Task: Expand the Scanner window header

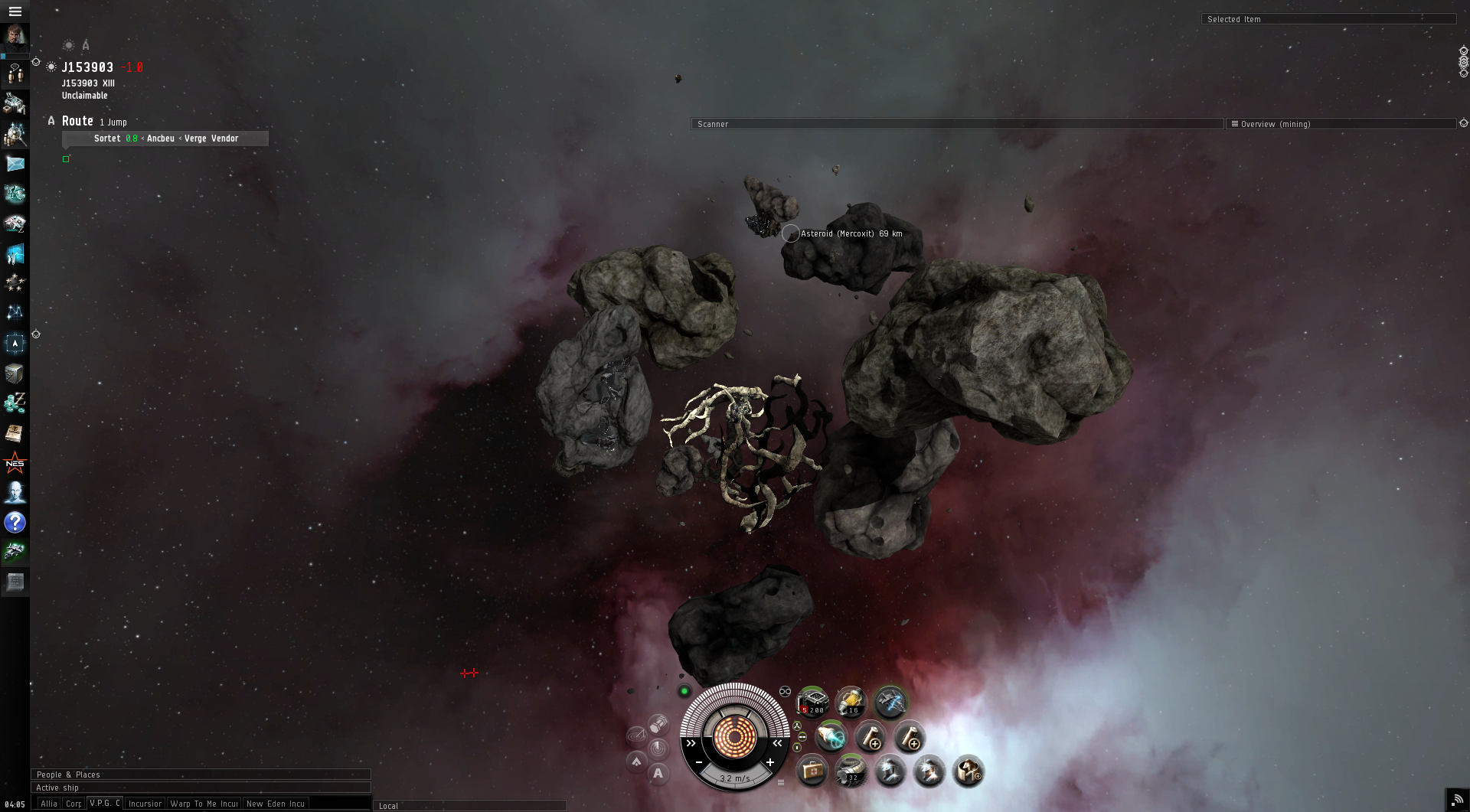Action: 956,124
